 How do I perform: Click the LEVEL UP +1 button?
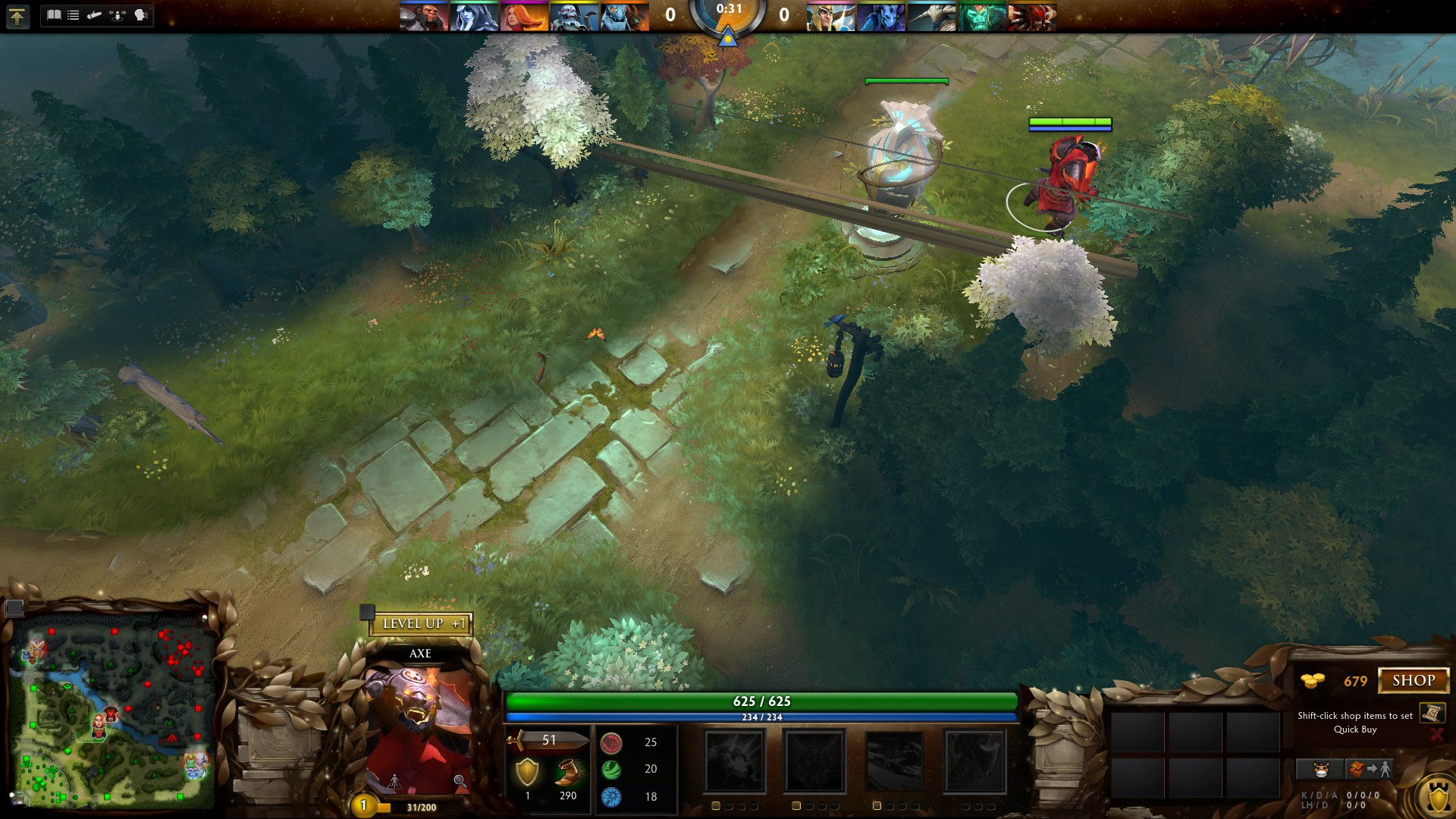[x=422, y=624]
